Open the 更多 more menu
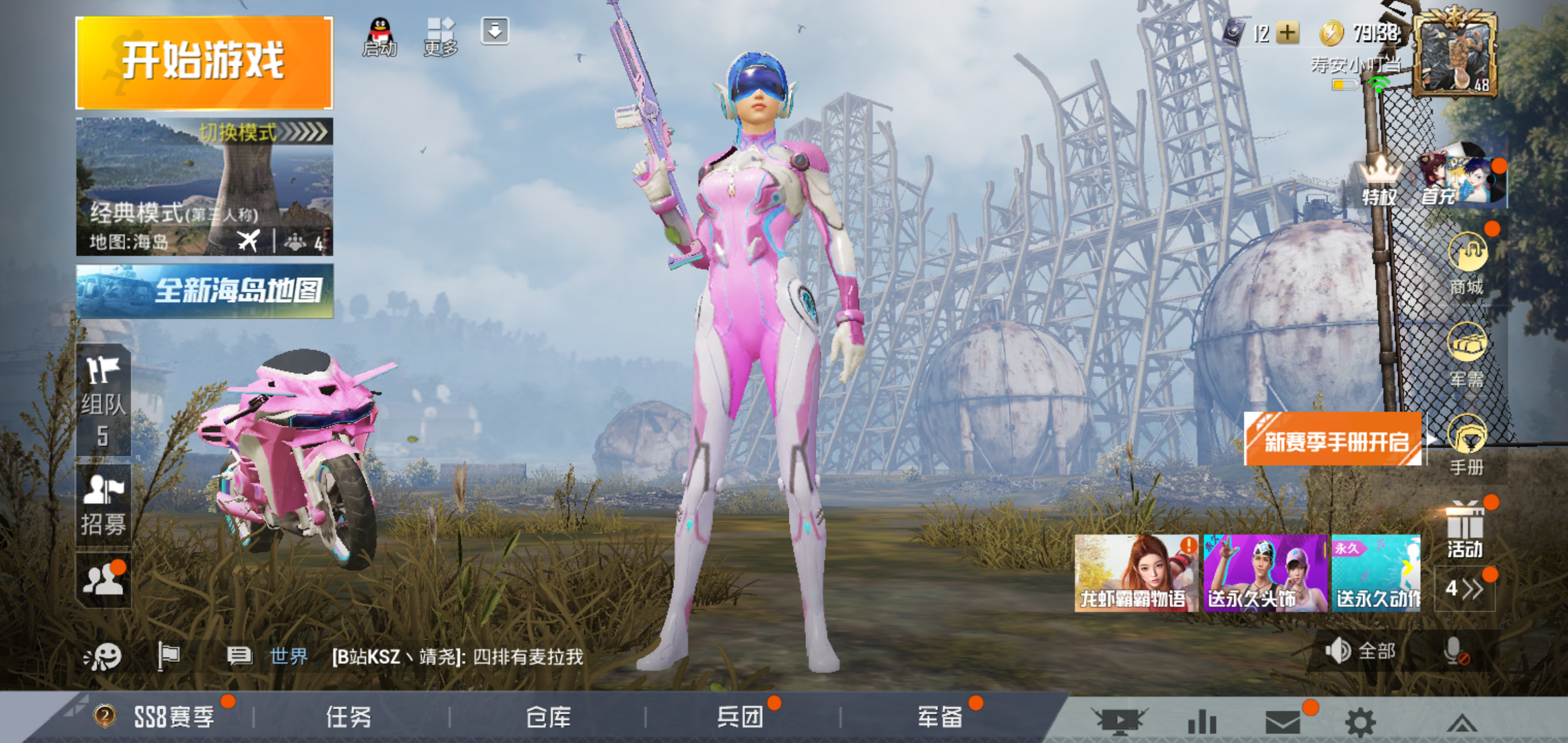This screenshot has width=1568, height=743. 440,36
